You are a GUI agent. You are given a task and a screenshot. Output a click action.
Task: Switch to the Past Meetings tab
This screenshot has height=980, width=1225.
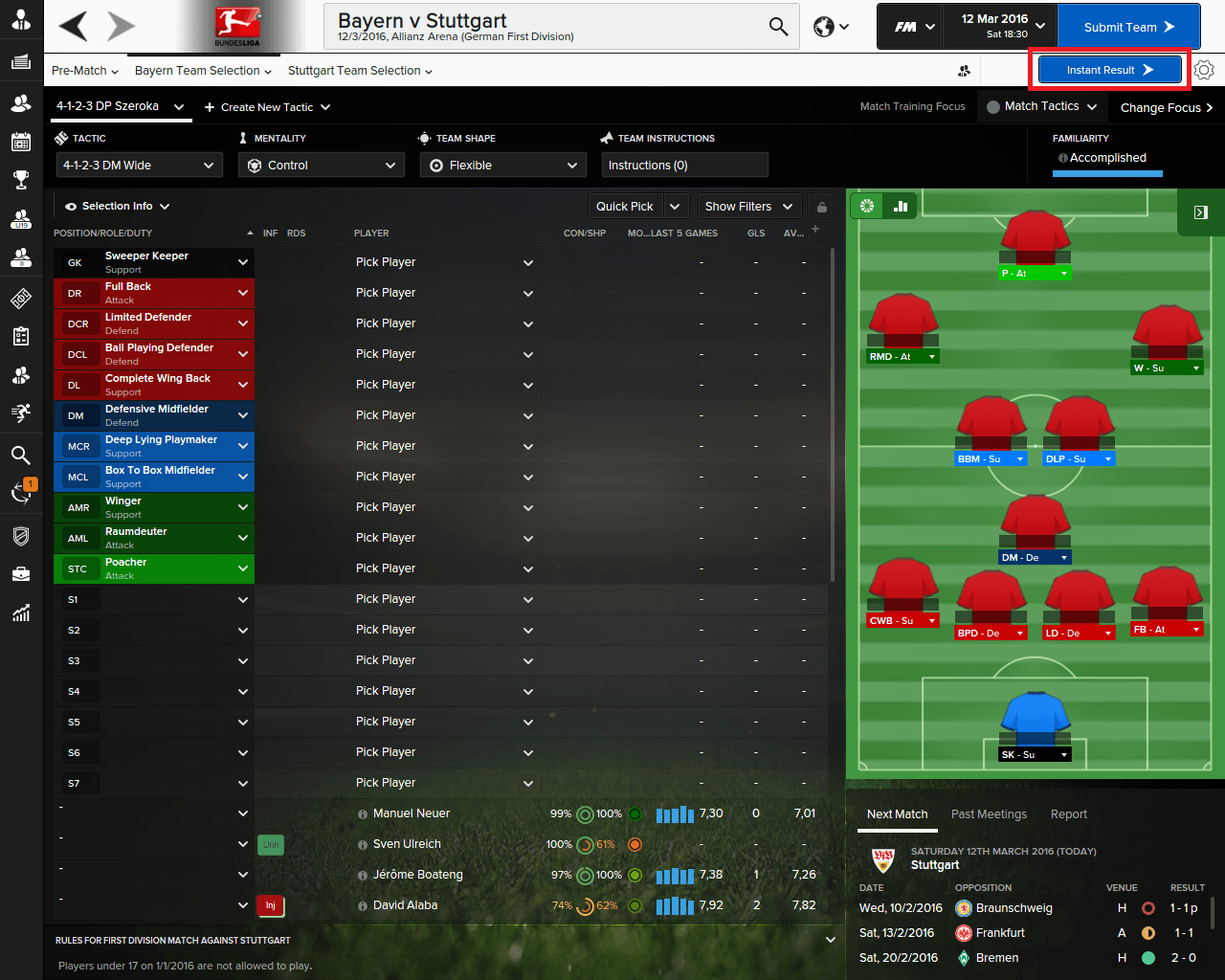tap(989, 814)
